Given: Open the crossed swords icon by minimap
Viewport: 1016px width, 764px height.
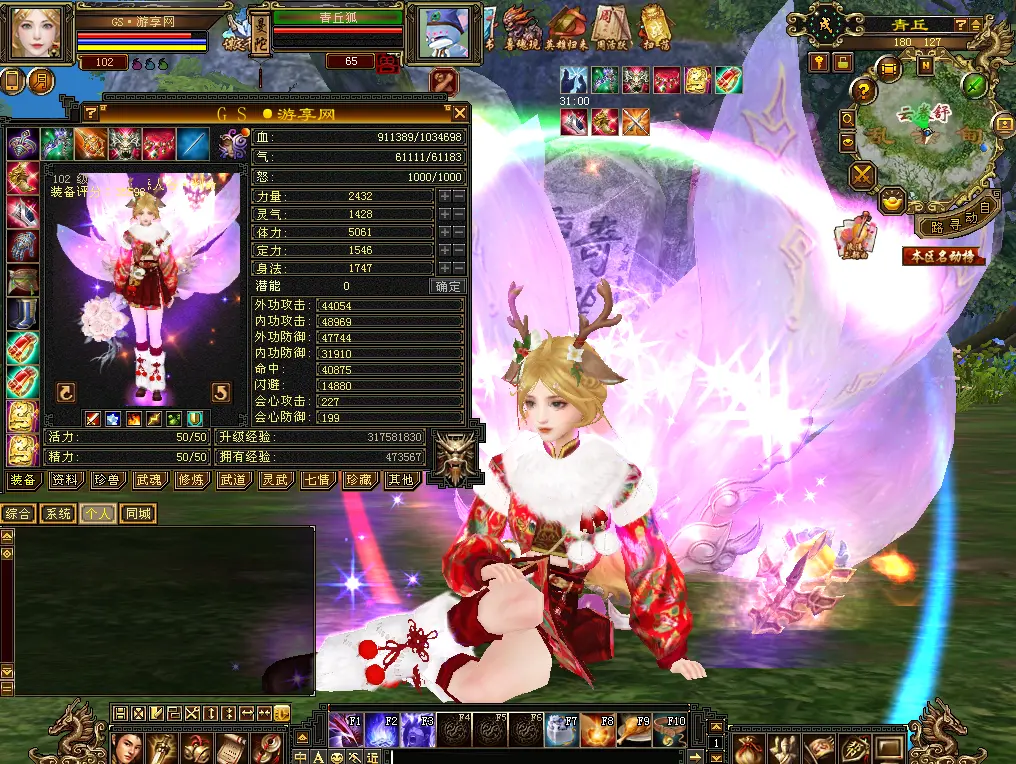Looking at the screenshot, I should 862,177.
